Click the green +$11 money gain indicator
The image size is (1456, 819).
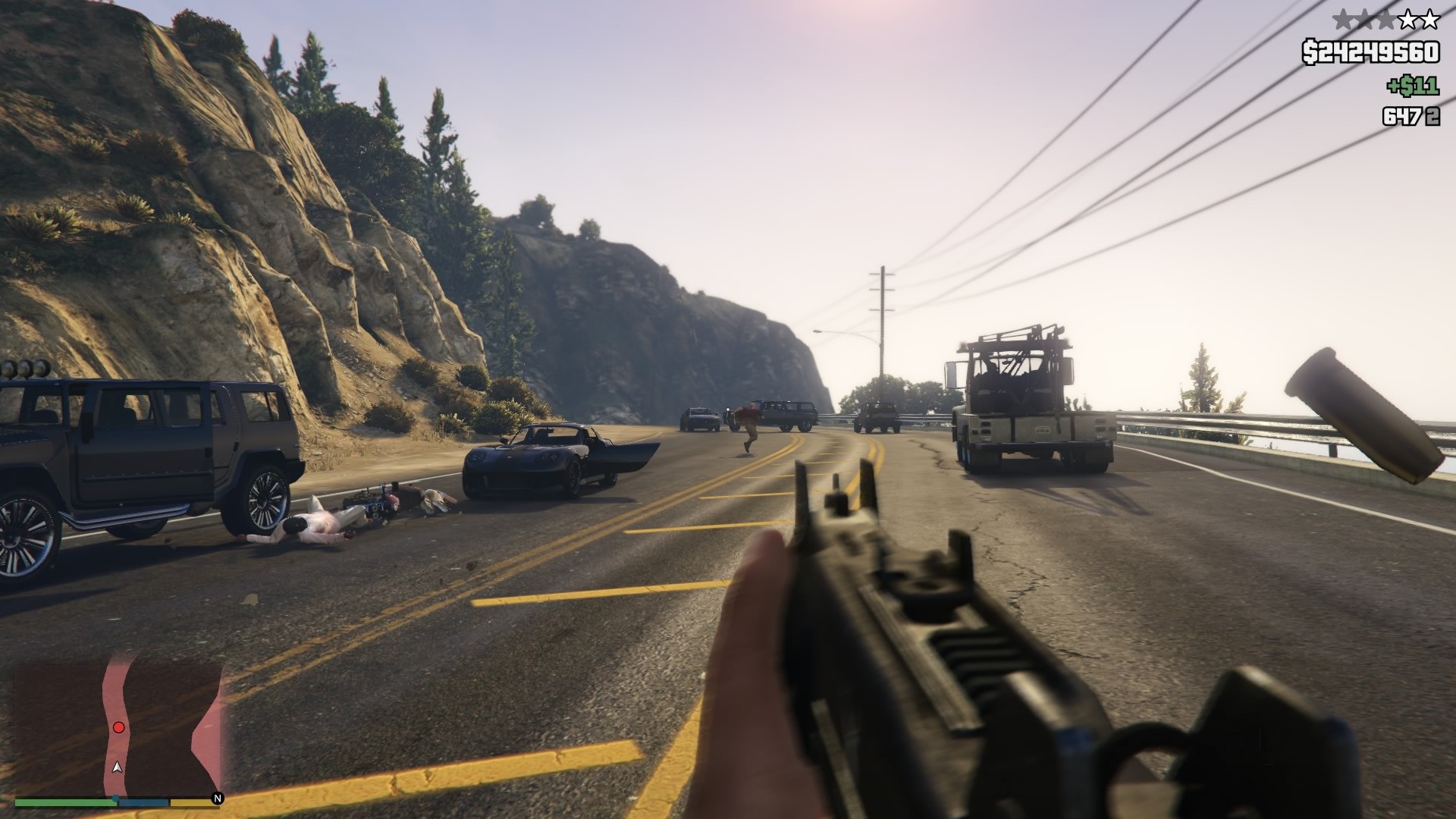[1412, 85]
